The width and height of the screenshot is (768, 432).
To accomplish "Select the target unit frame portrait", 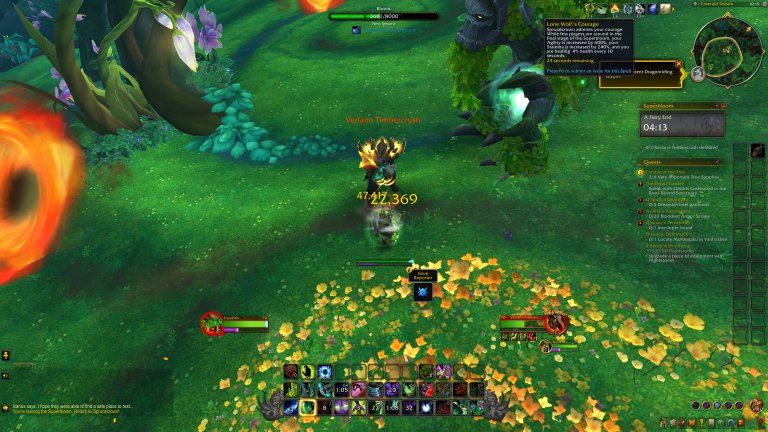I will pos(556,323).
